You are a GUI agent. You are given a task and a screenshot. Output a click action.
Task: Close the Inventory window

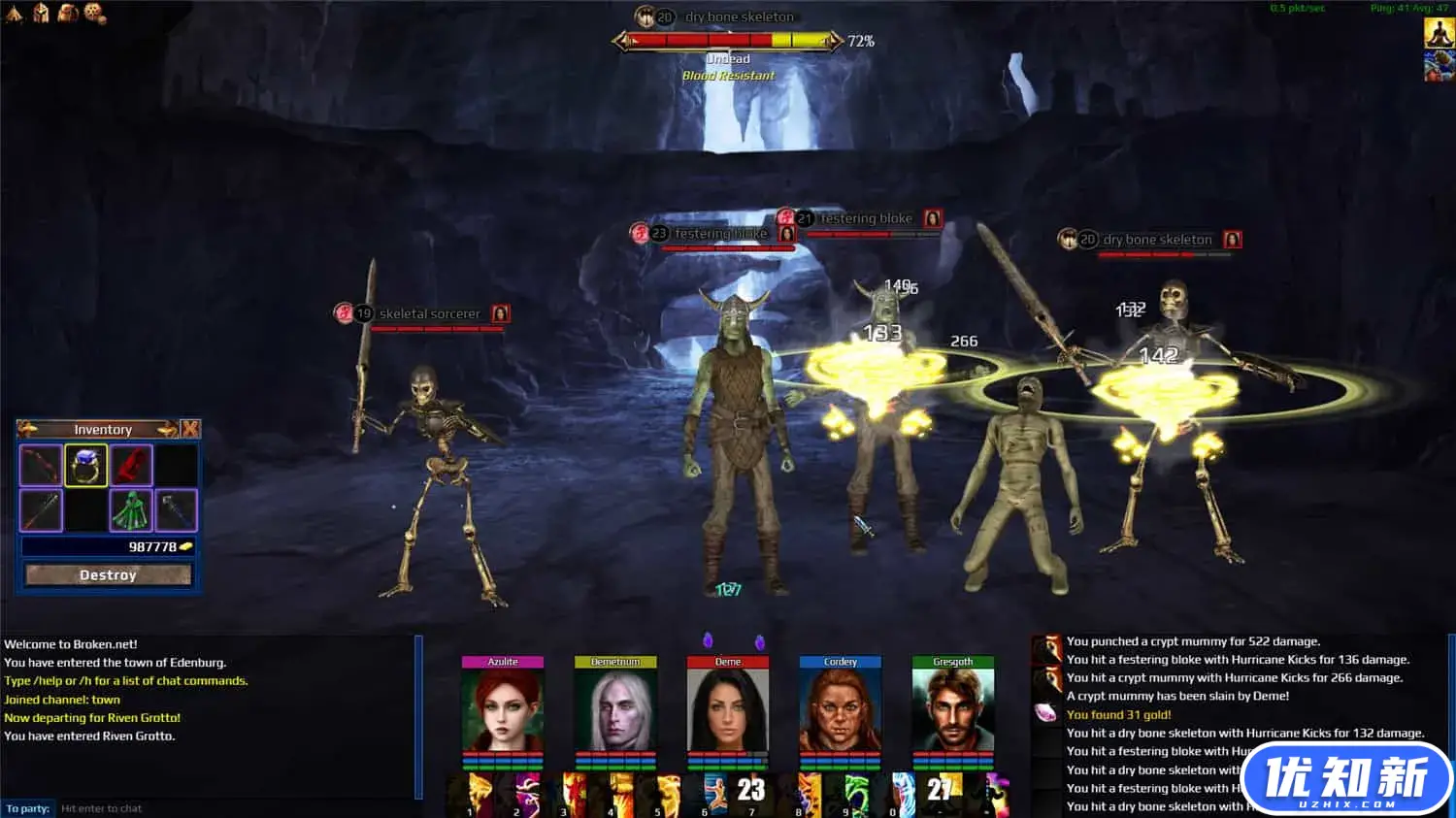coord(190,429)
